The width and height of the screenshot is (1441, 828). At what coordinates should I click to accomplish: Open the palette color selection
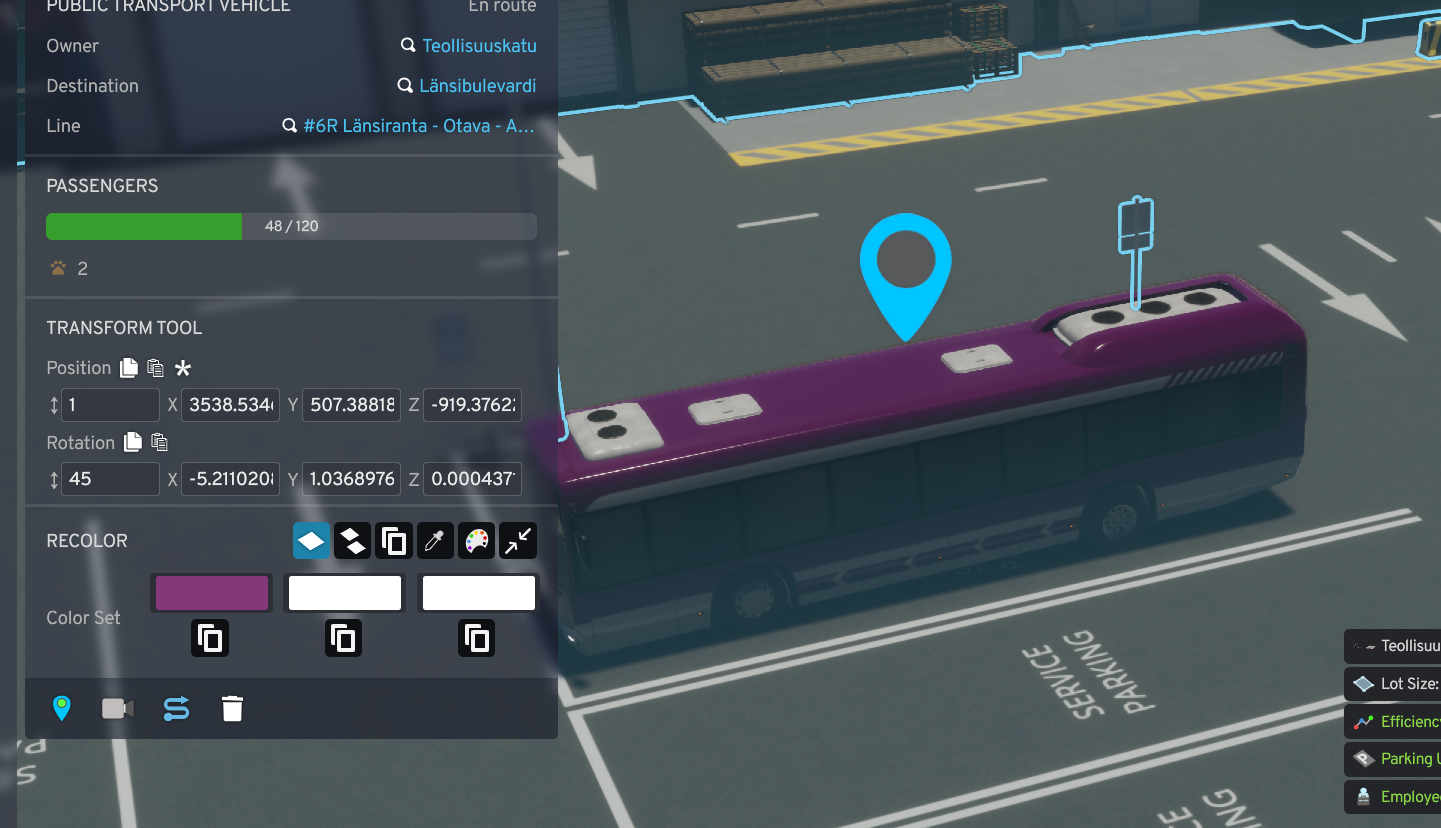tap(476, 540)
